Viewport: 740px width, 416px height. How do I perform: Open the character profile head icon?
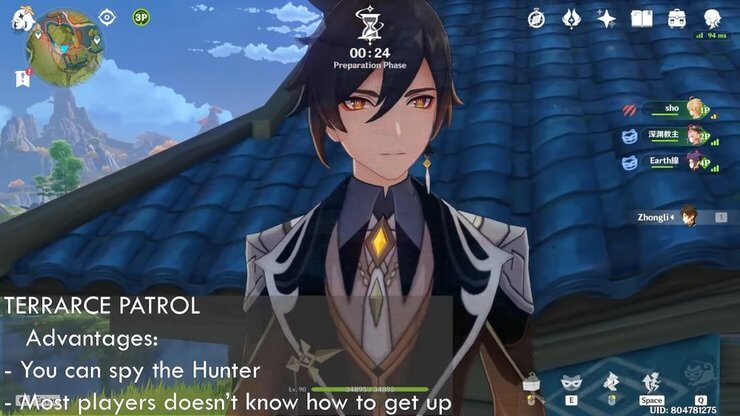(712, 18)
